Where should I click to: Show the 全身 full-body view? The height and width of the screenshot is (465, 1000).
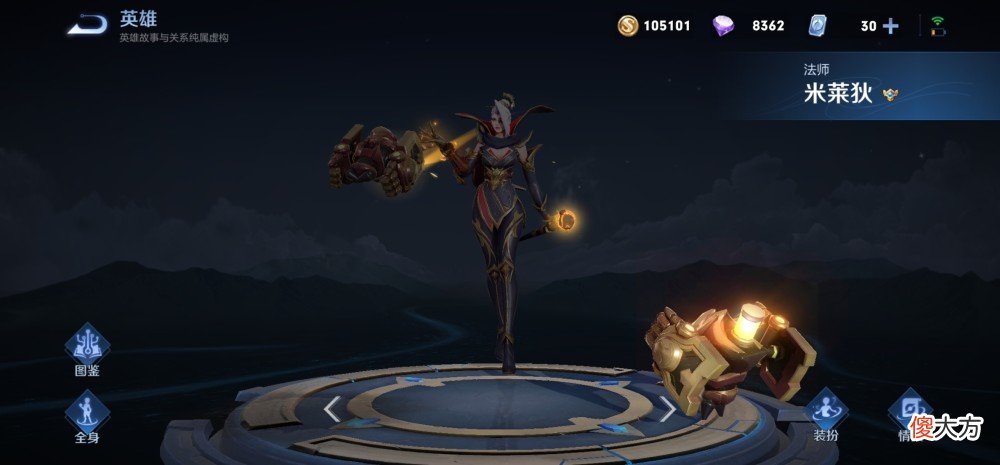[87, 412]
